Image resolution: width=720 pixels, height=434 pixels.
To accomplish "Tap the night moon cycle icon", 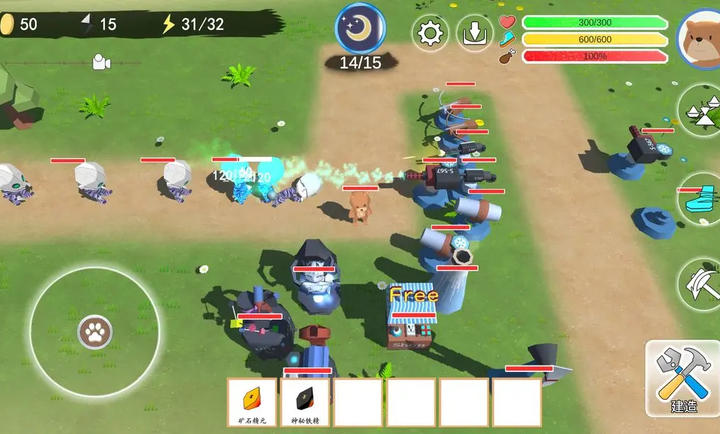I will (x=360, y=28).
